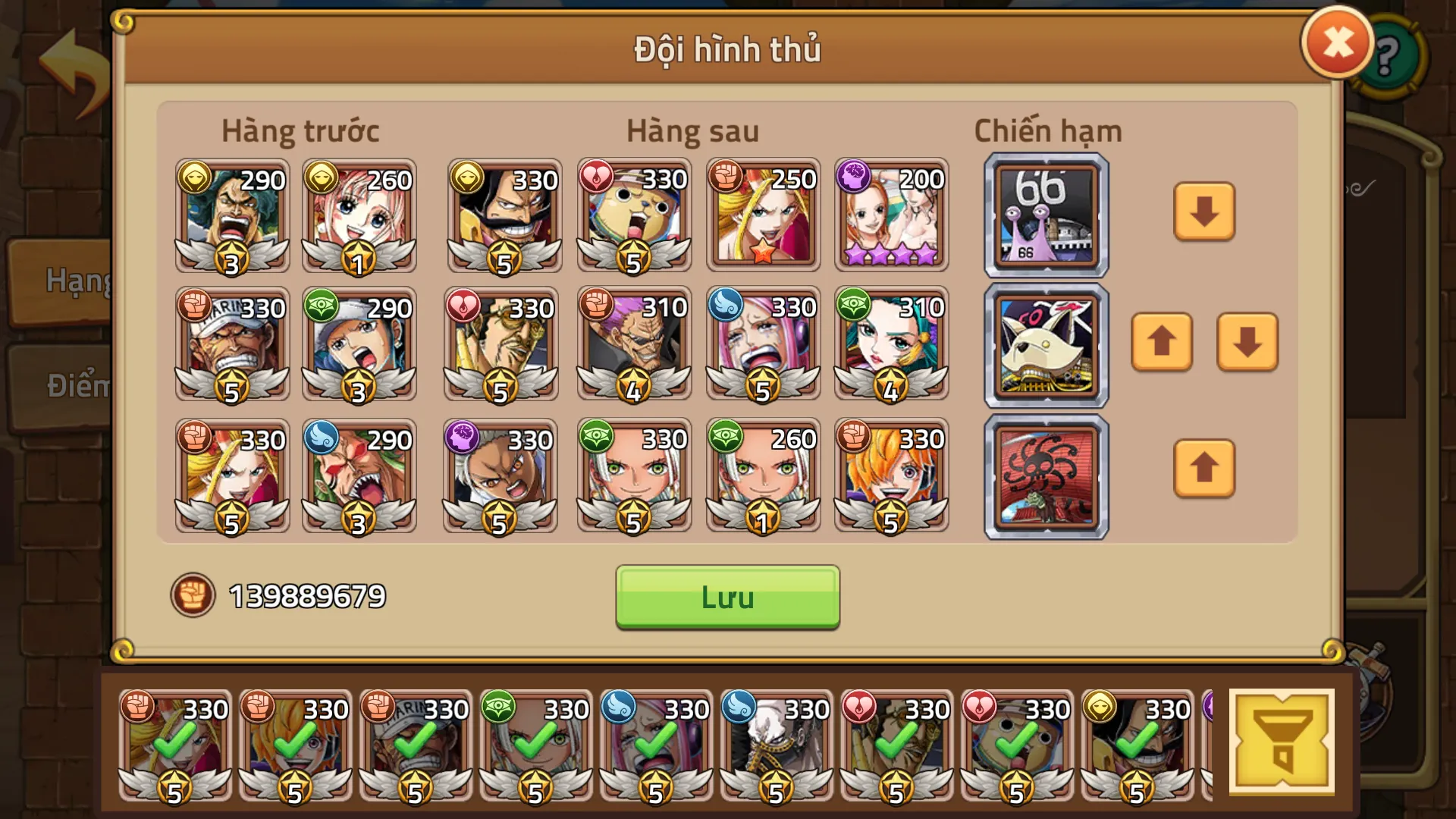This screenshot has width=1456, height=819.
Task: Click the fist power icon near 139889679
Action: 193,596
